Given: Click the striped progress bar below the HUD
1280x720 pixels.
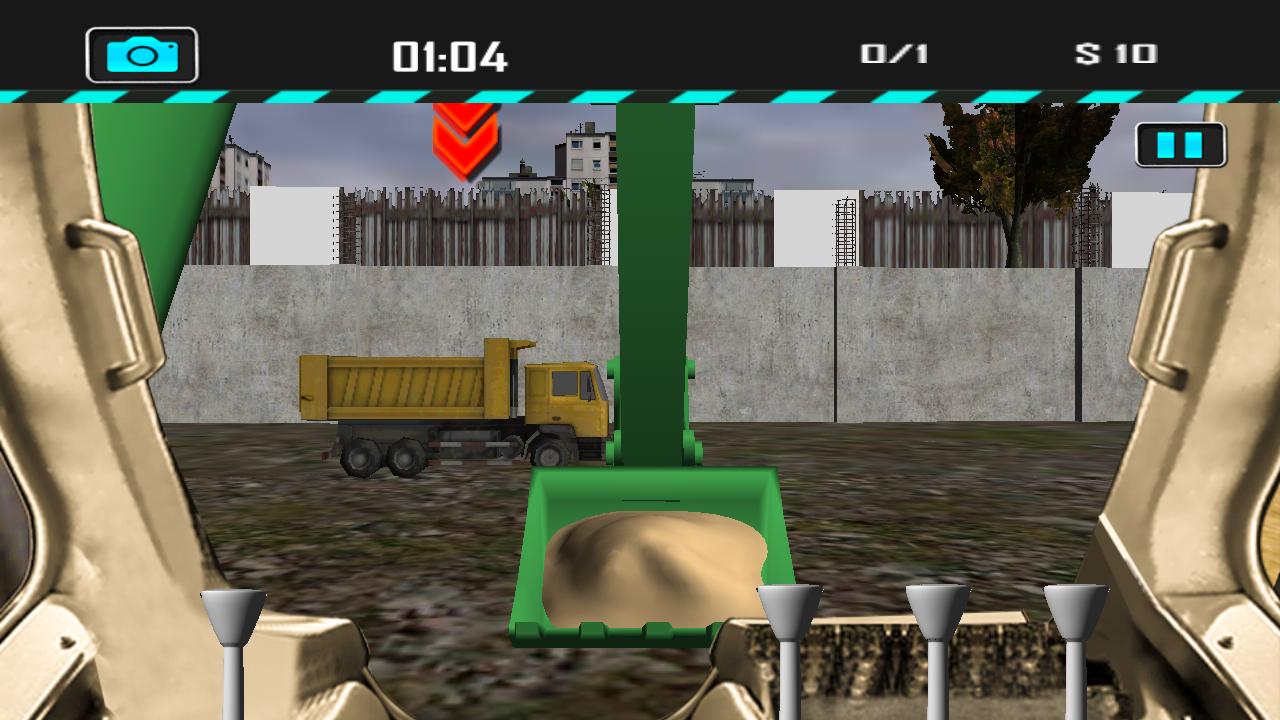Looking at the screenshot, I should (x=640, y=95).
